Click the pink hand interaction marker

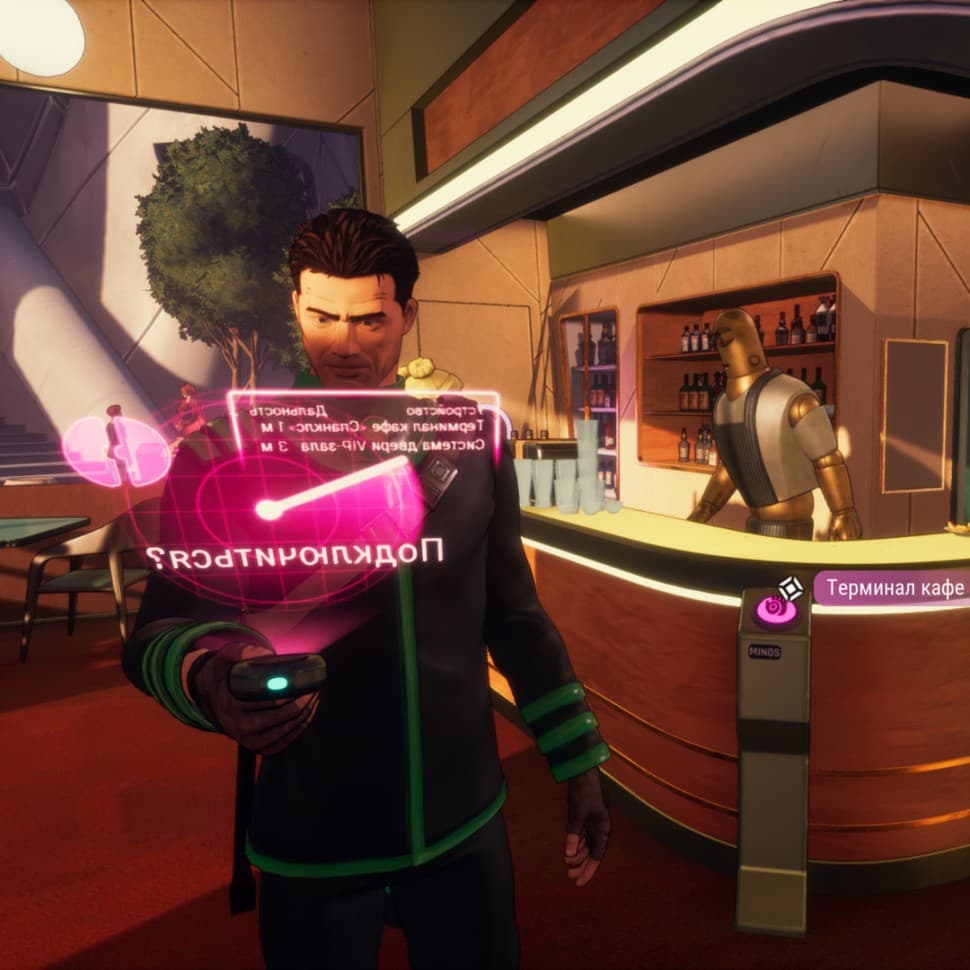(775, 609)
